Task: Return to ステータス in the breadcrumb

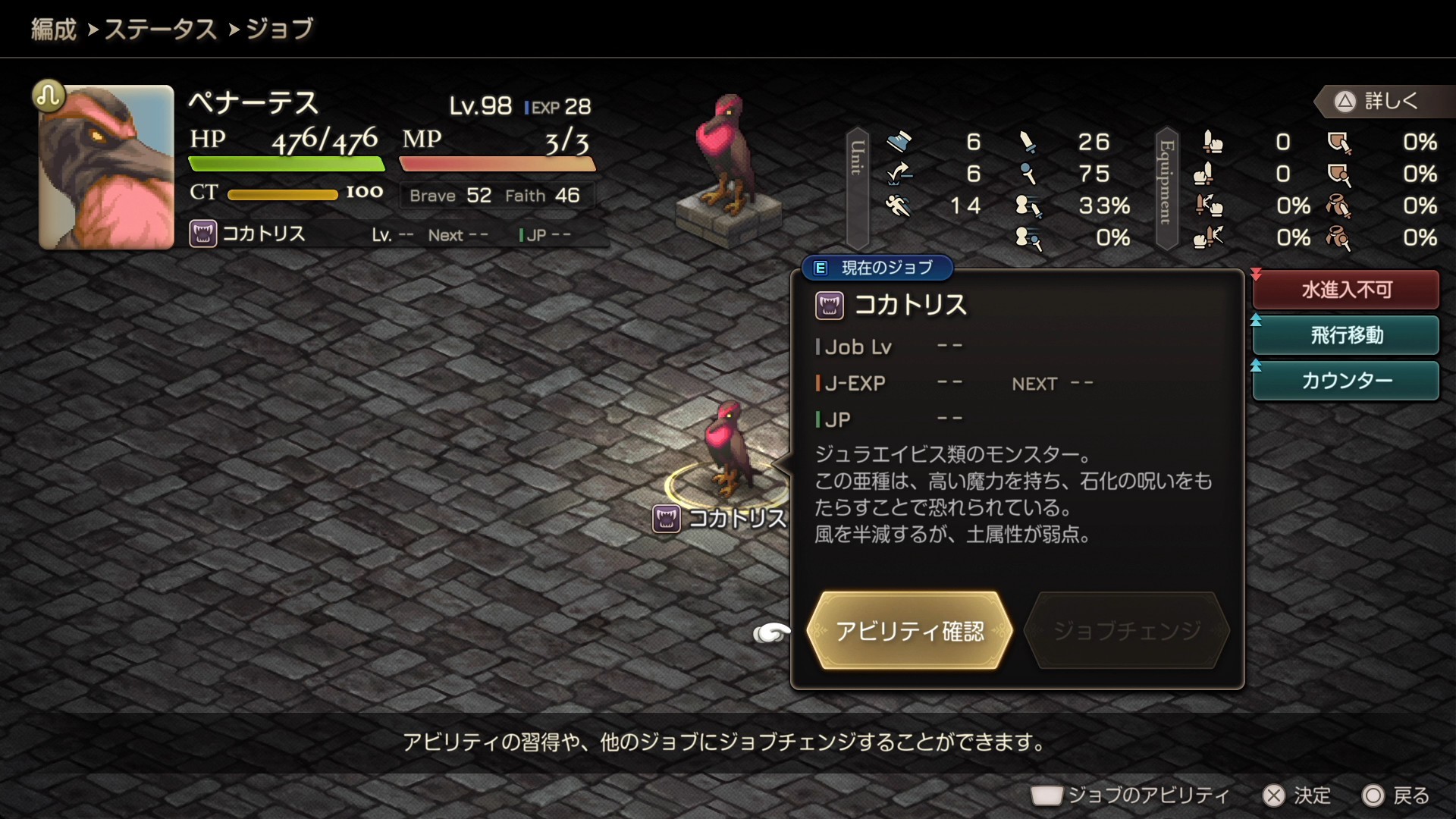Action: coord(160,30)
